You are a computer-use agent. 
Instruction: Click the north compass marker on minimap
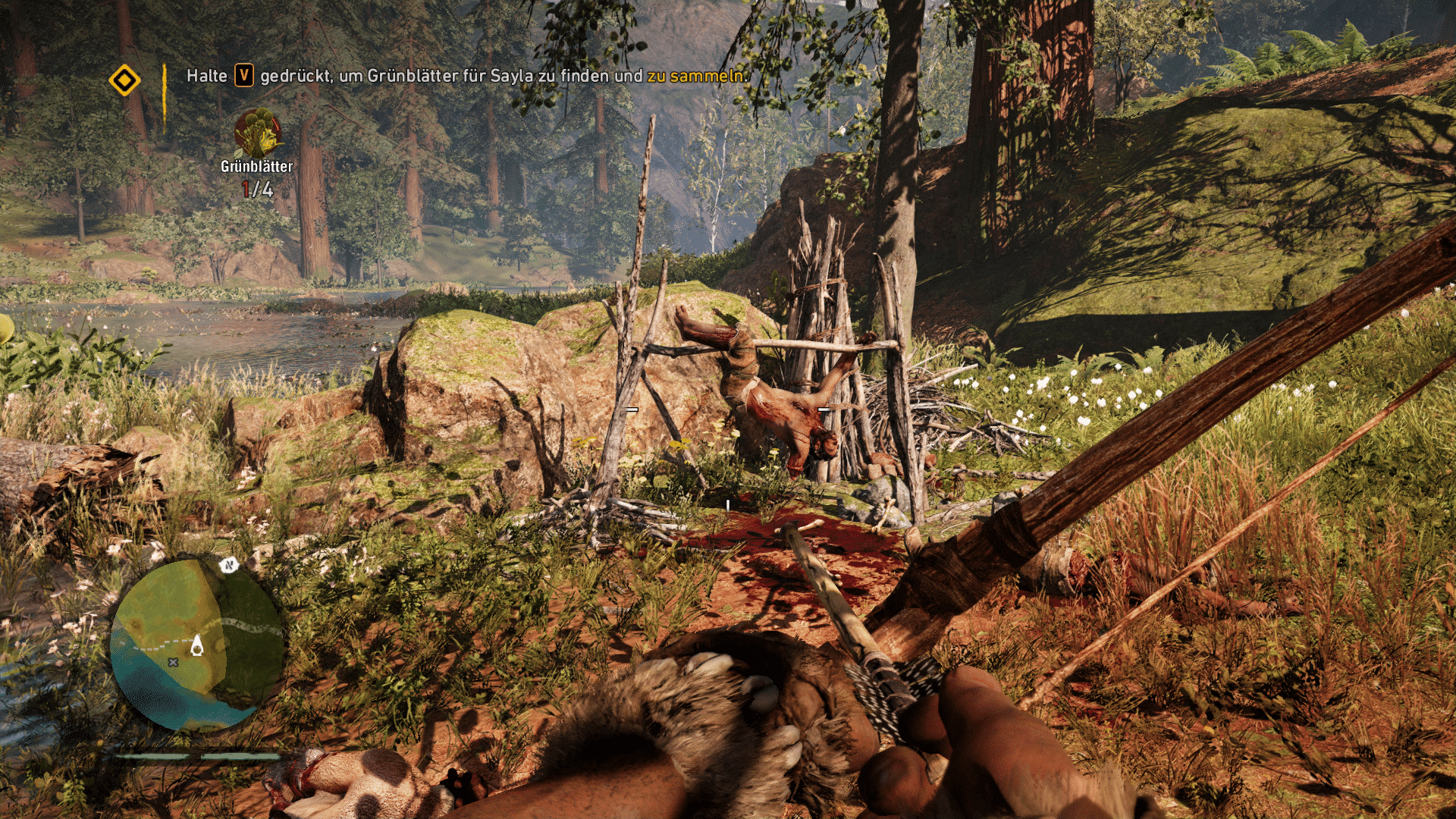[x=228, y=564]
